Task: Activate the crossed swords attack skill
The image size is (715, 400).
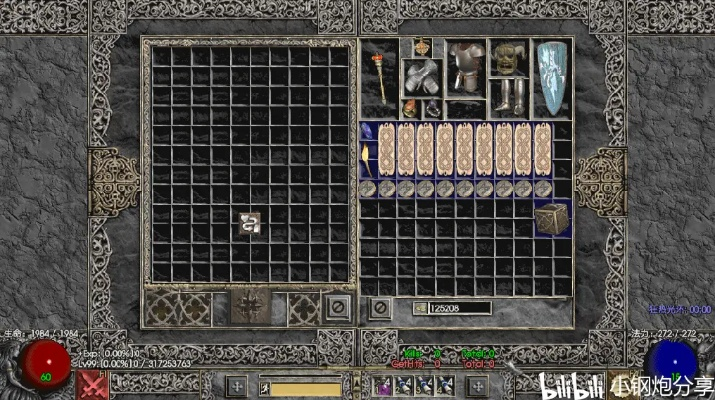Action: (x=94, y=385)
